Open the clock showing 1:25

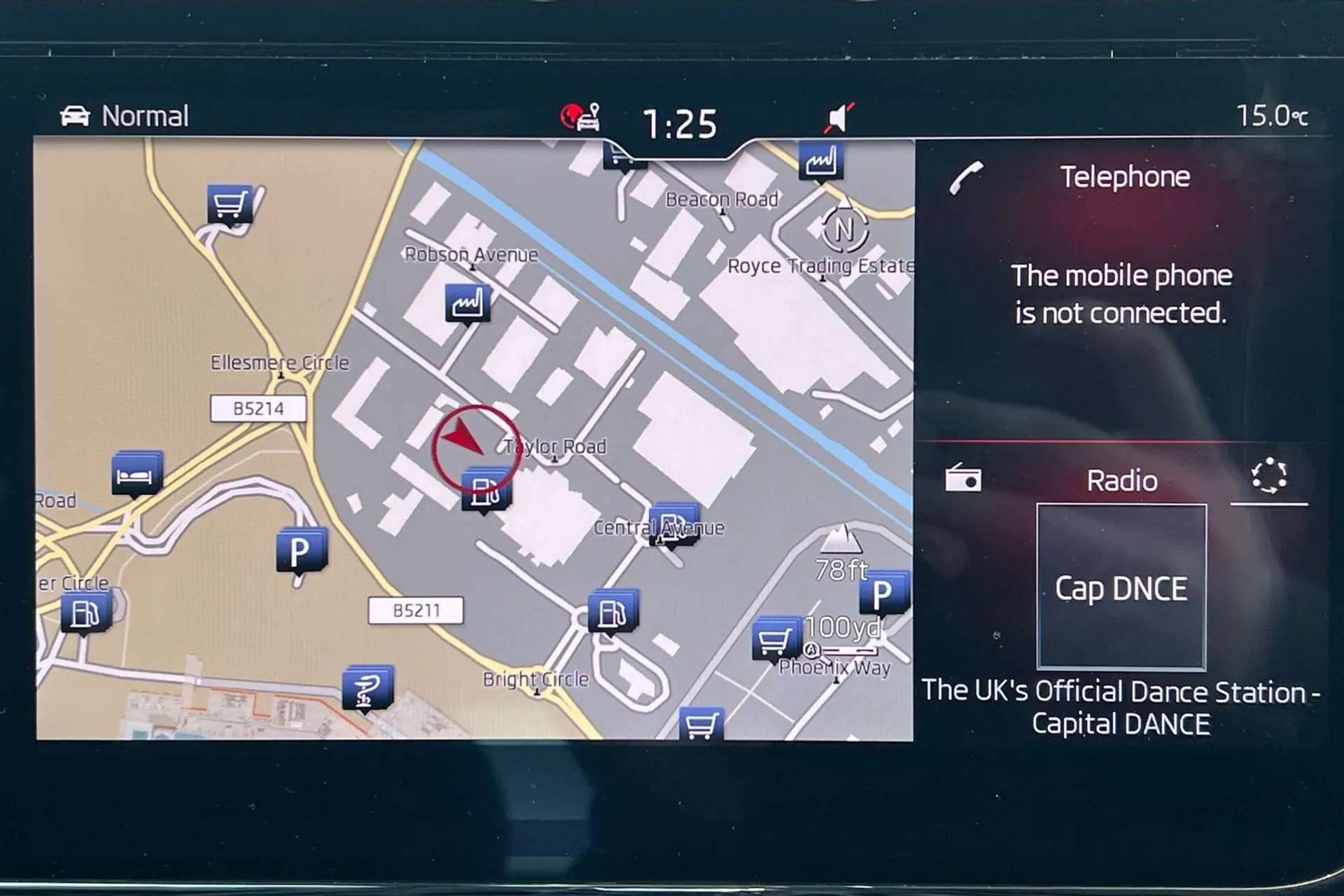coord(680,125)
